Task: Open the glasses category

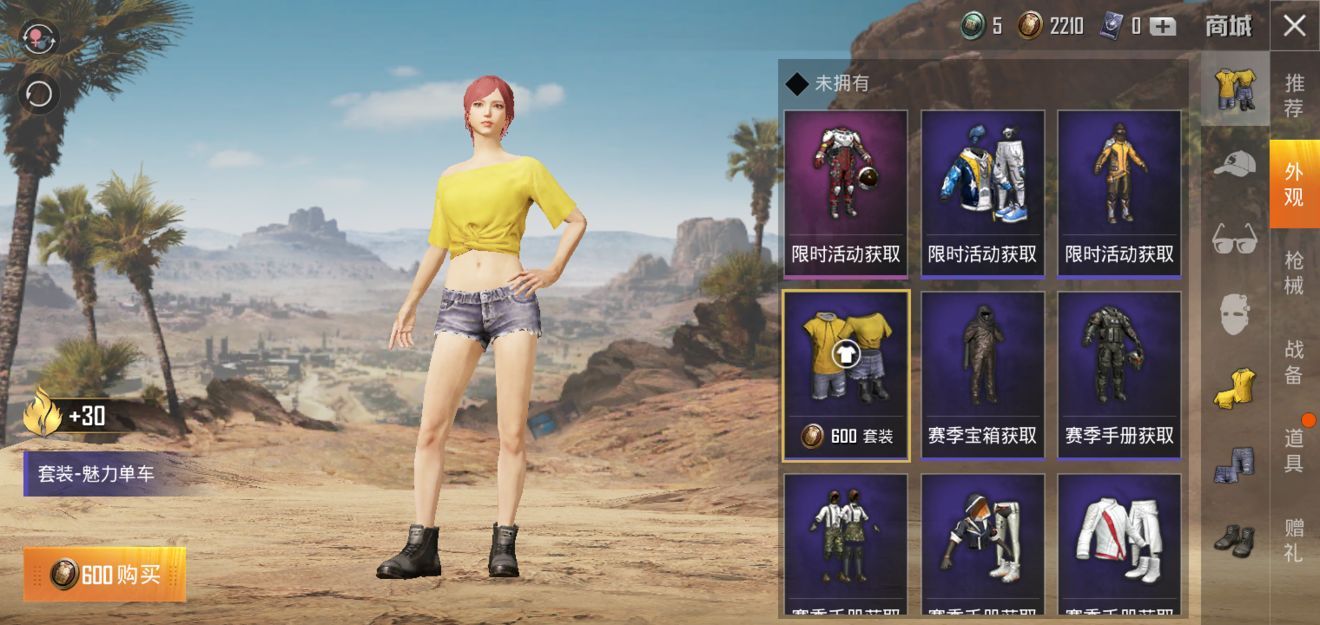Action: point(1234,238)
